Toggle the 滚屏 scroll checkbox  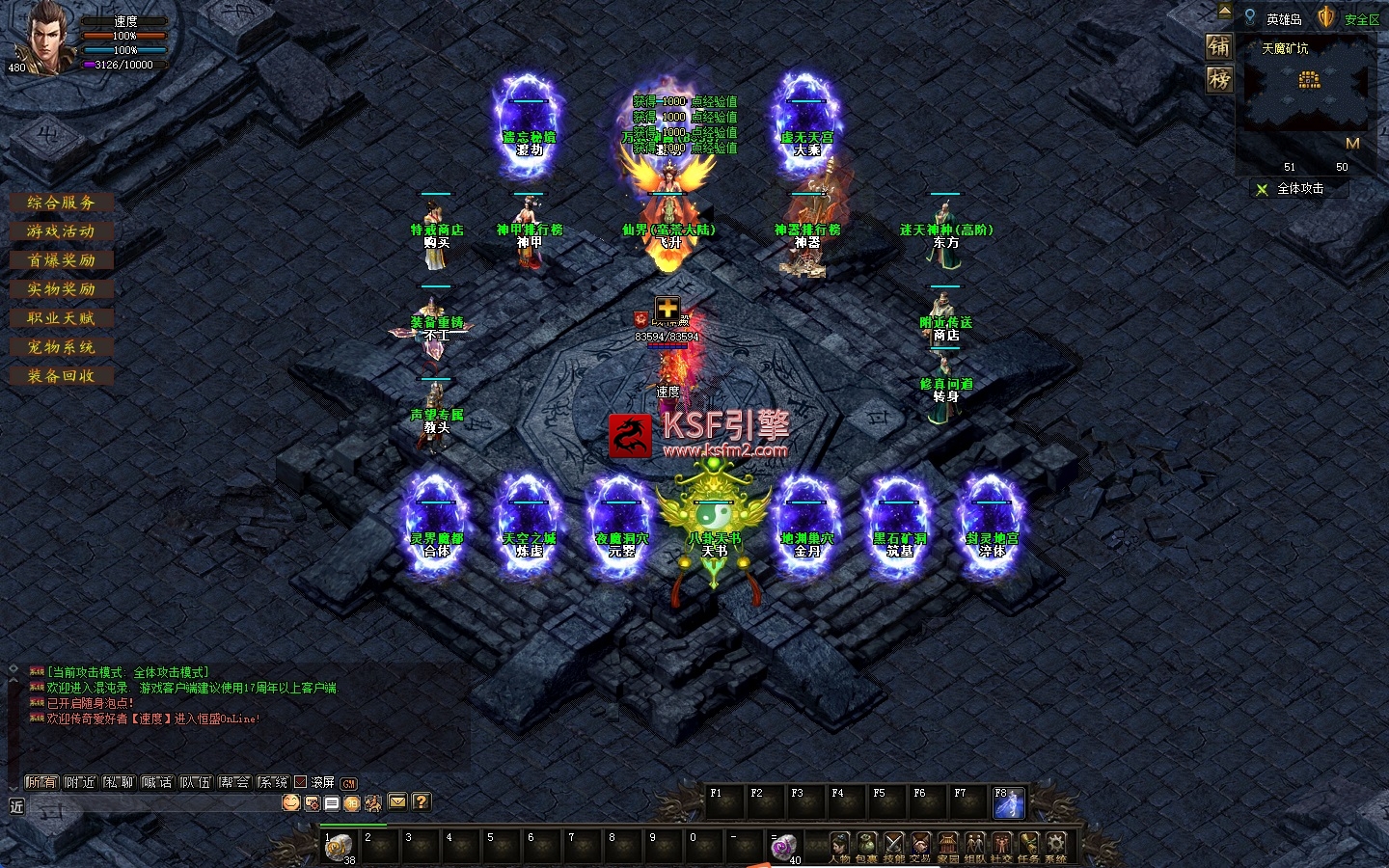(301, 782)
